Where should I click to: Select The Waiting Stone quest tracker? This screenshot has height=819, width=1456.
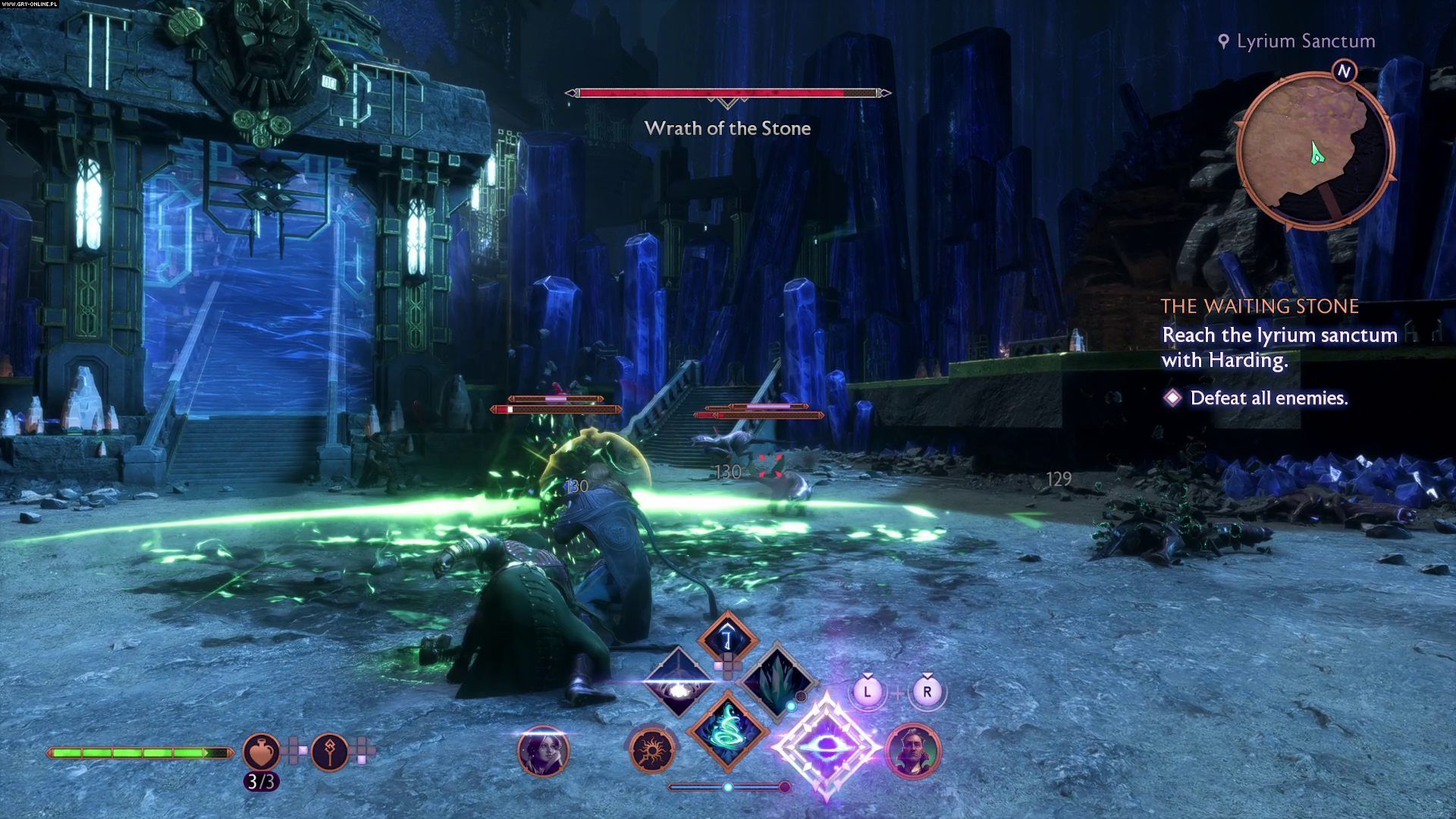tap(1260, 306)
